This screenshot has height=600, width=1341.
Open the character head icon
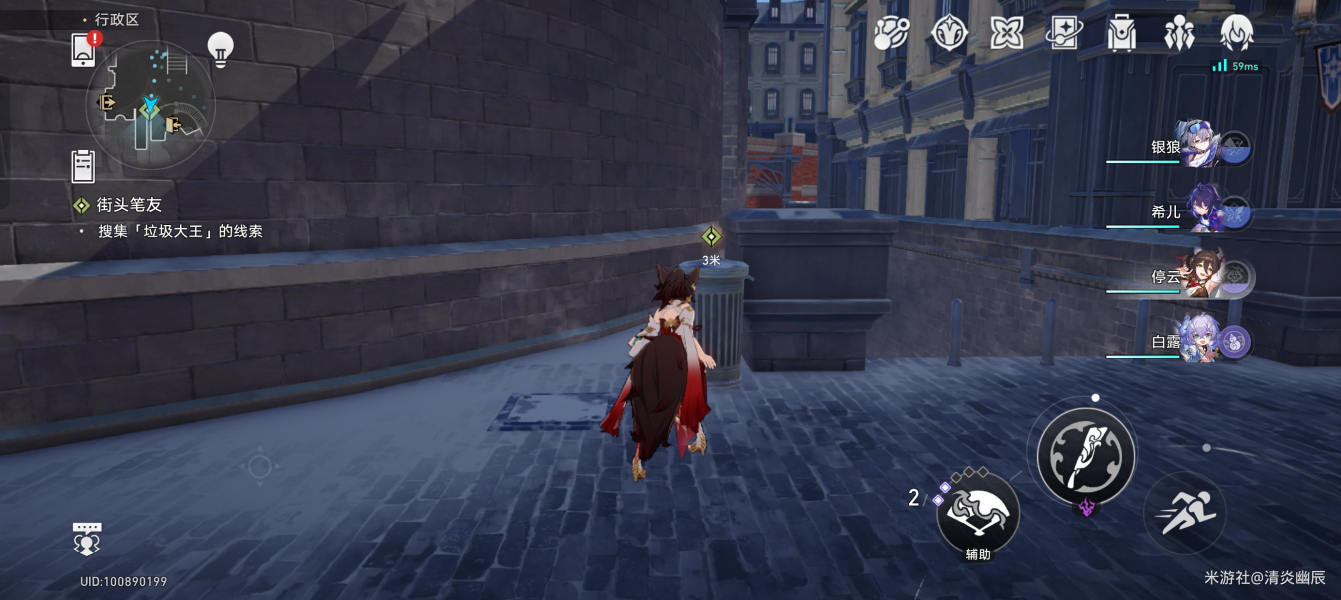click(x=1238, y=33)
